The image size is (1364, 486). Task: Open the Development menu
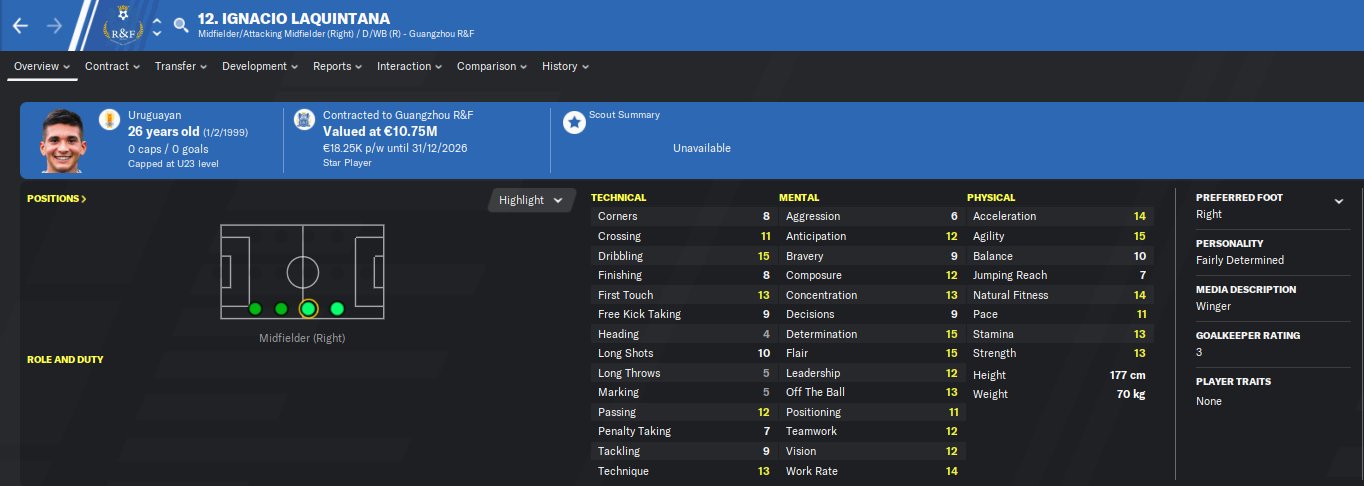pos(260,67)
